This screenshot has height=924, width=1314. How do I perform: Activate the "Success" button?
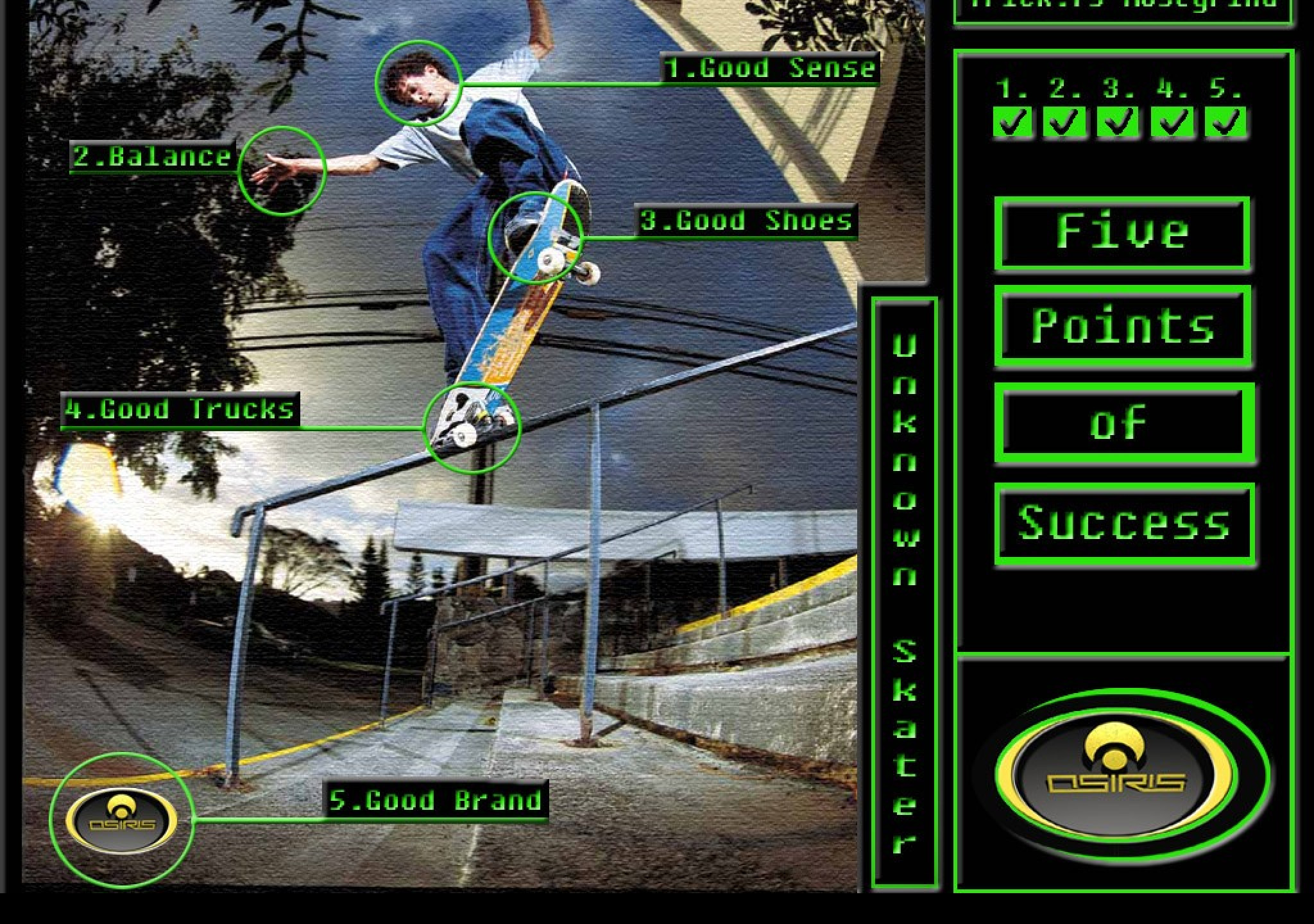(1124, 523)
